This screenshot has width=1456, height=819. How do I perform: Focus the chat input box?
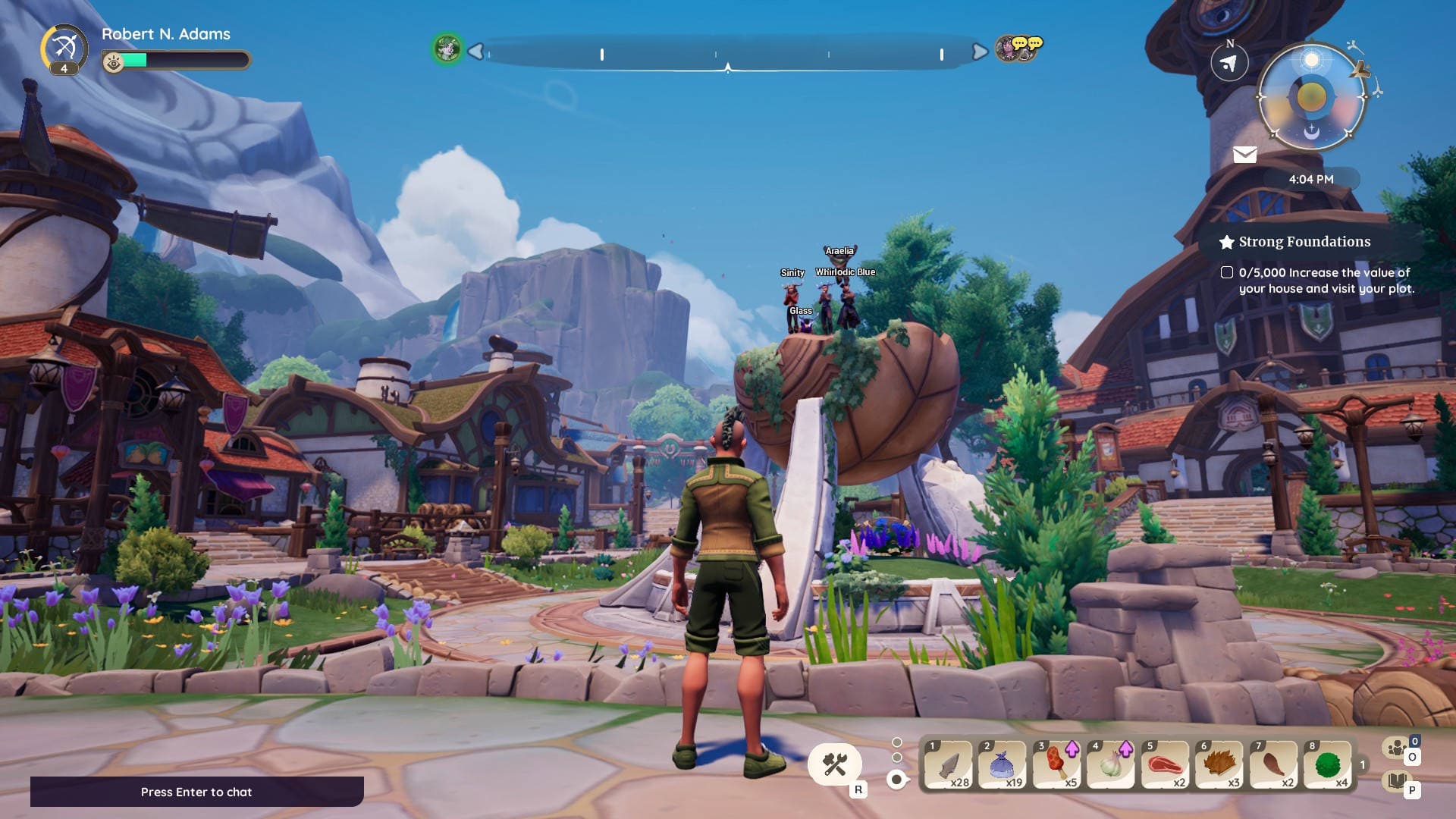pyautogui.click(x=196, y=792)
